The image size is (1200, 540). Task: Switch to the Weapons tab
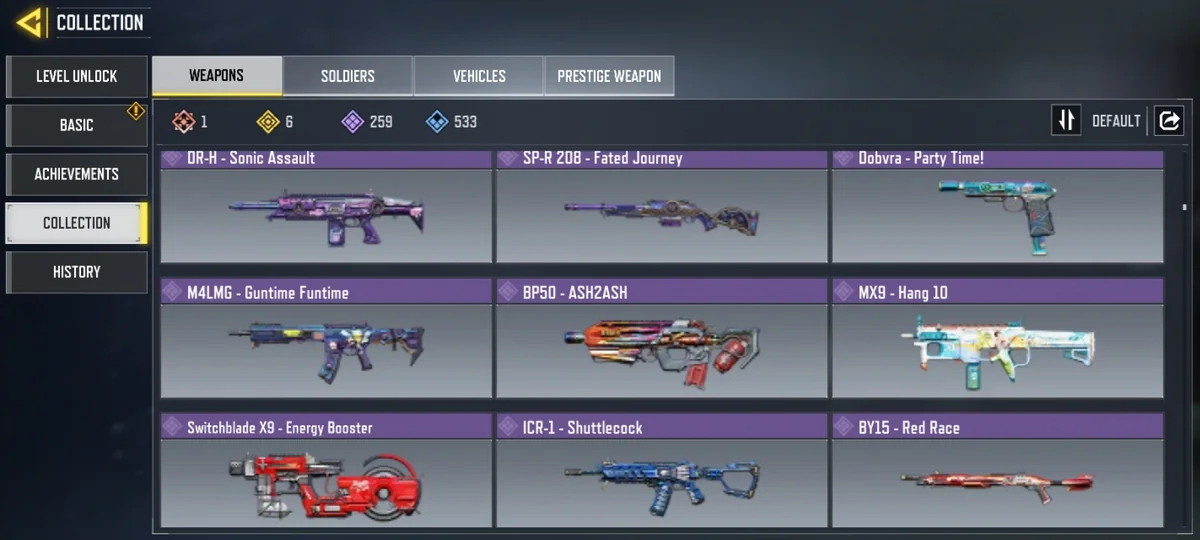coord(217,76)
